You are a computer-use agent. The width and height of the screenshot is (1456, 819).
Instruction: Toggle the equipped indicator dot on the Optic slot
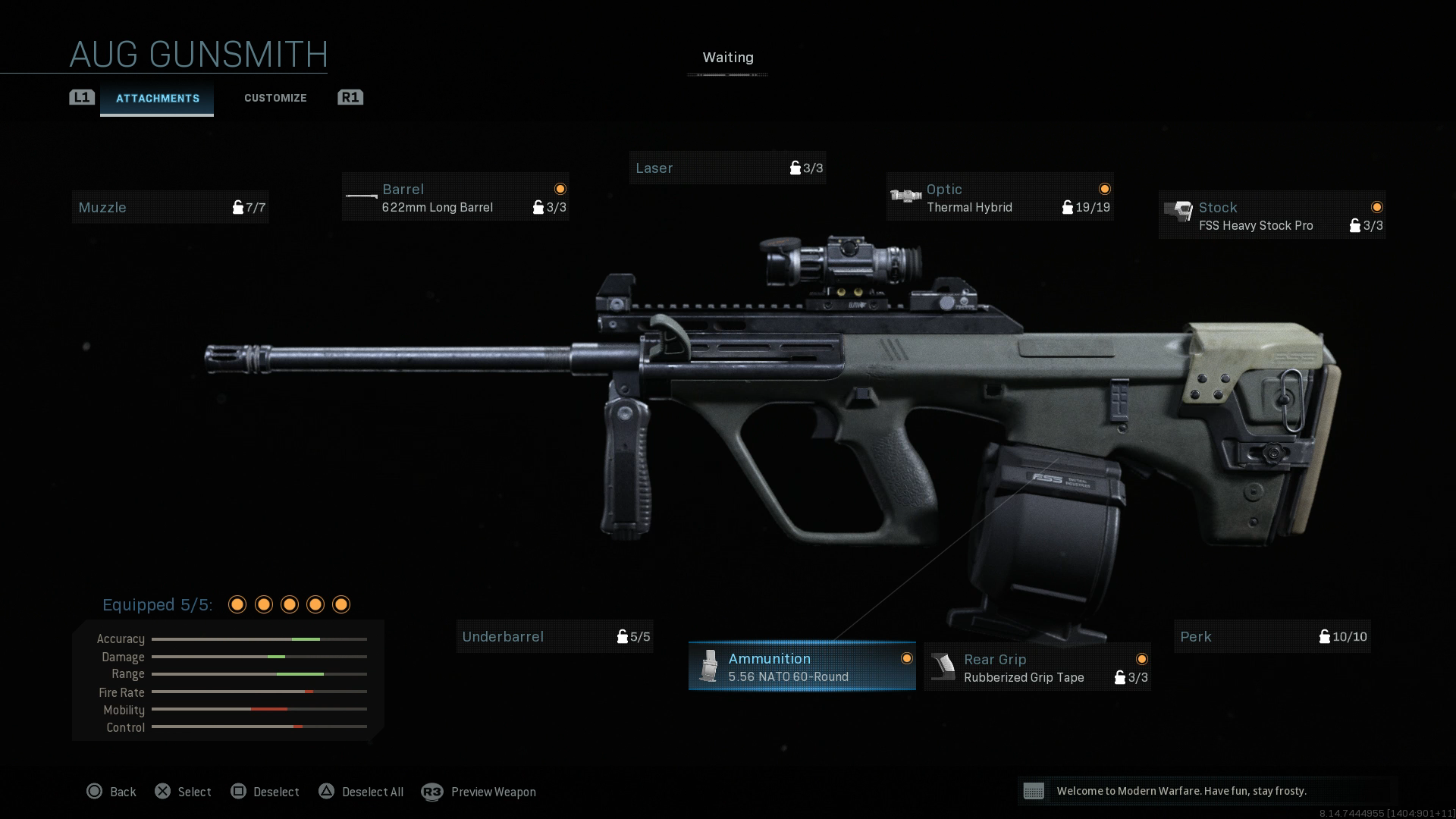(1105, 188)
